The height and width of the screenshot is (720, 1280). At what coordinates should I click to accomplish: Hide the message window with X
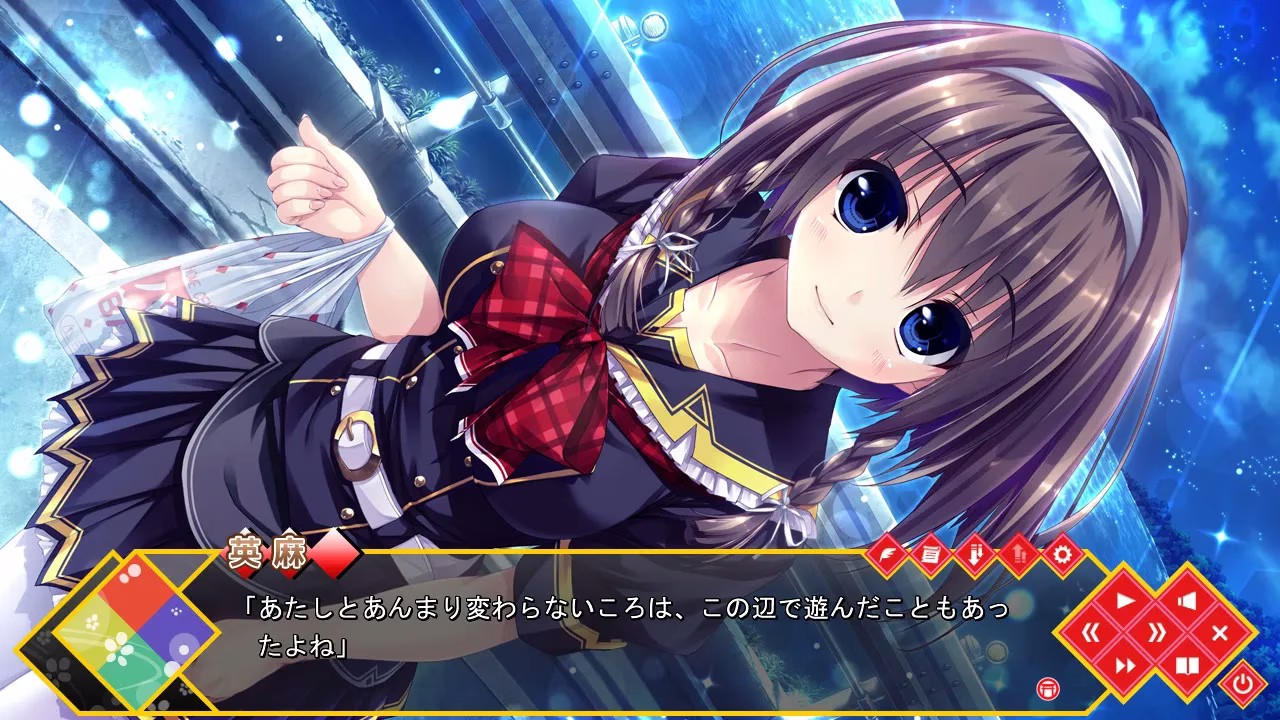[x=1219, y=633]
